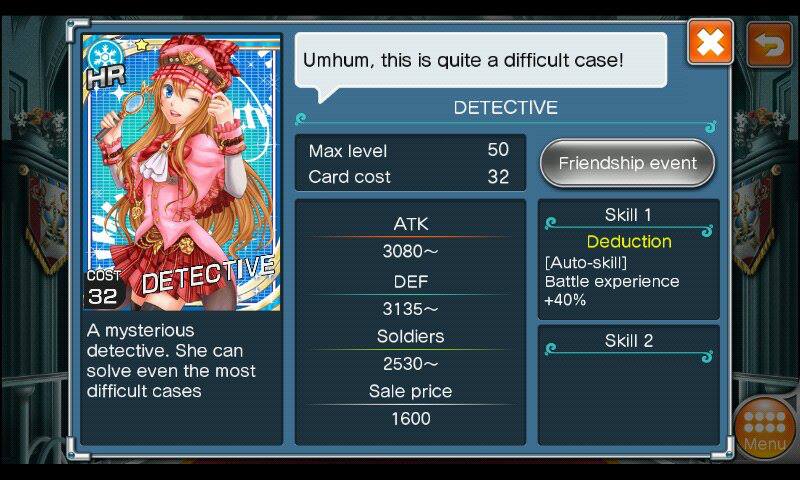This screenshot has width=800, height=480.
Task: View the Detective card artwork
Action: [x=181, y=172]
